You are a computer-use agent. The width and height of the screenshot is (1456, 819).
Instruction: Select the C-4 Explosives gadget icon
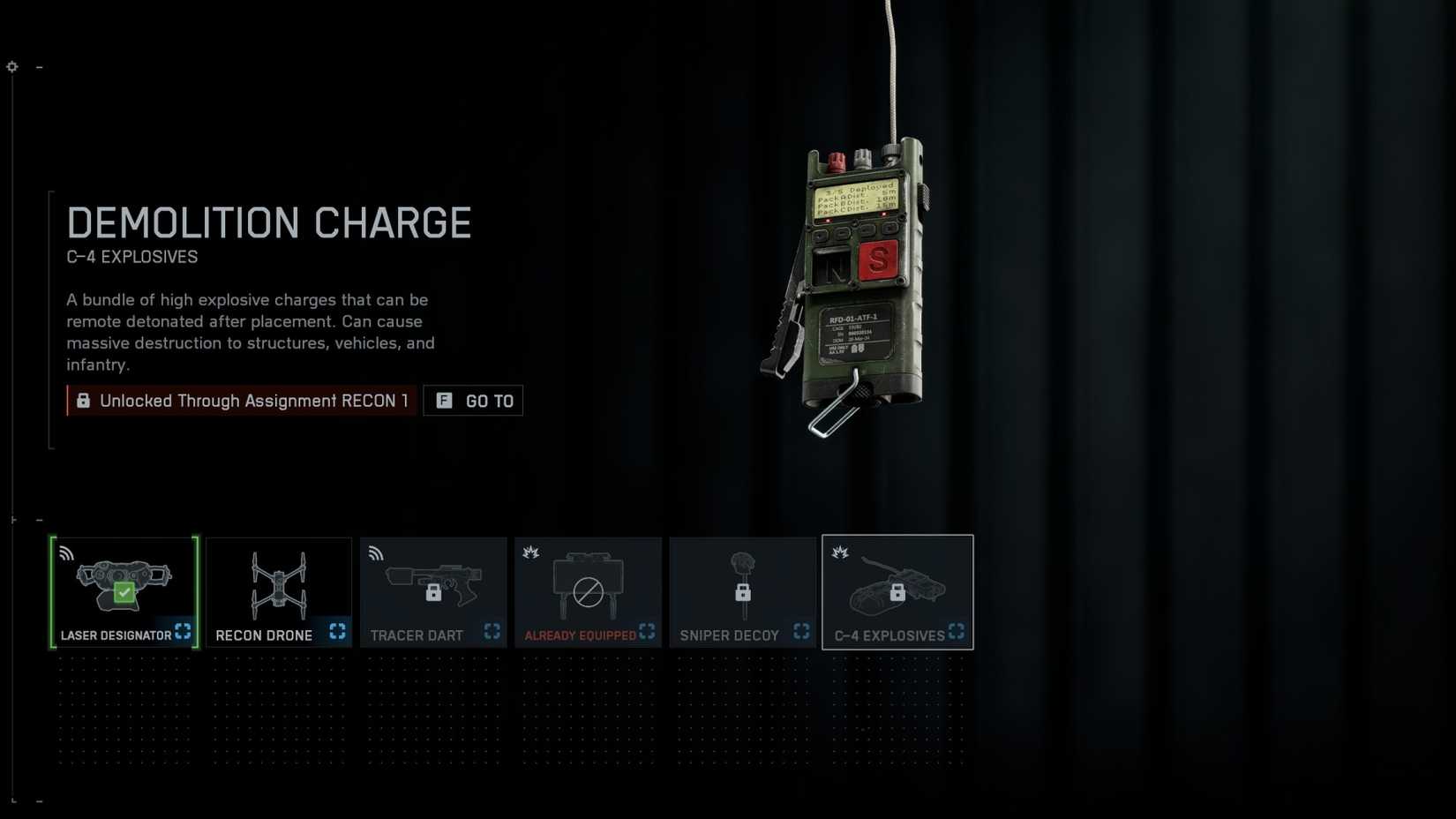(897, 582)
